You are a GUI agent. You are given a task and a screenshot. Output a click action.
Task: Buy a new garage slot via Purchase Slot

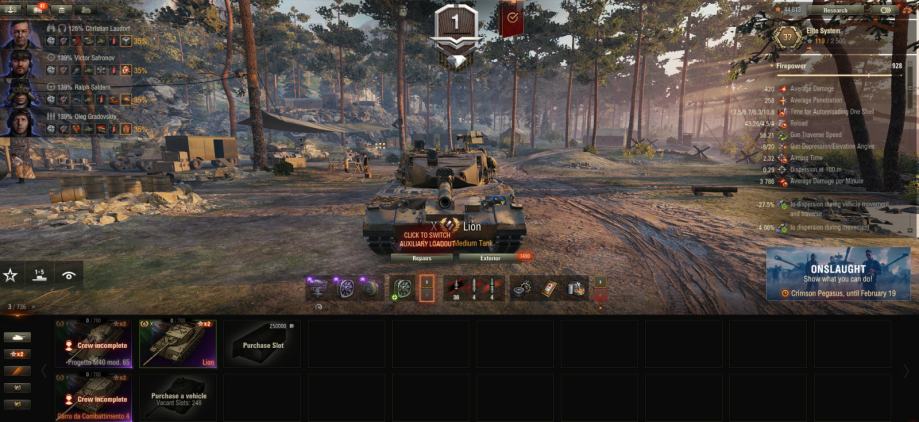point(264,344)
